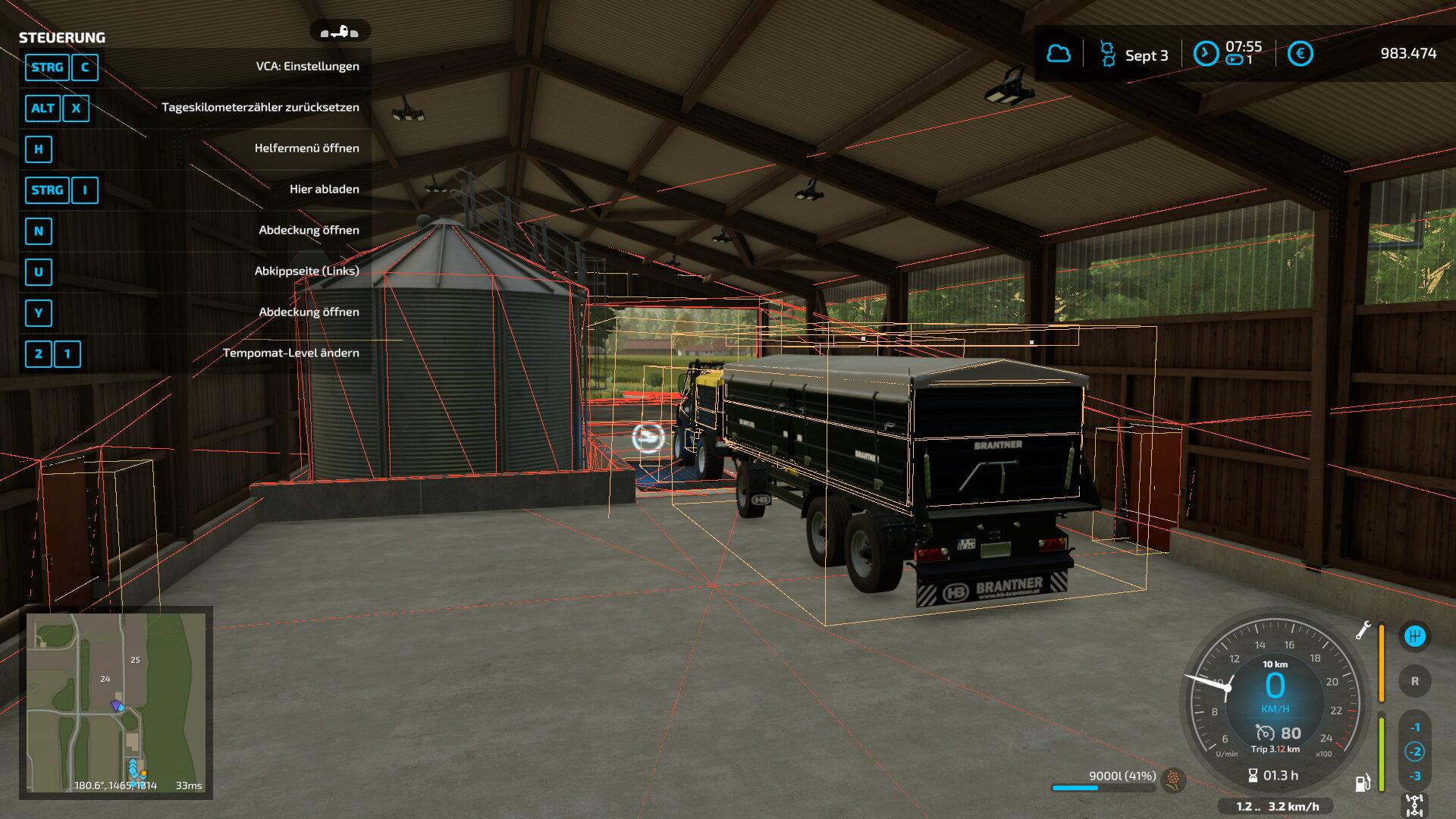Select the R reverse gear indicator

tap(1414, 681)
